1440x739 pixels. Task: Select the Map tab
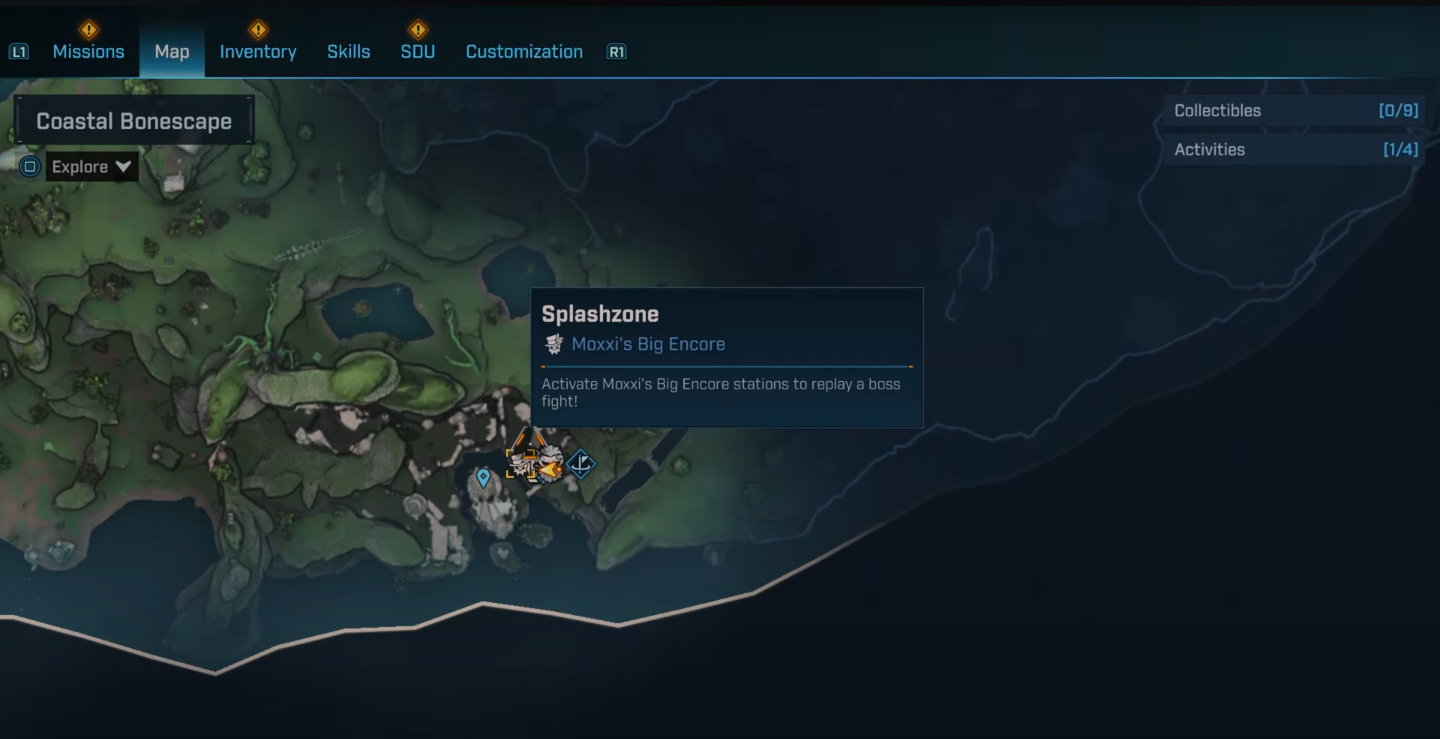click(x=172, y=52)
